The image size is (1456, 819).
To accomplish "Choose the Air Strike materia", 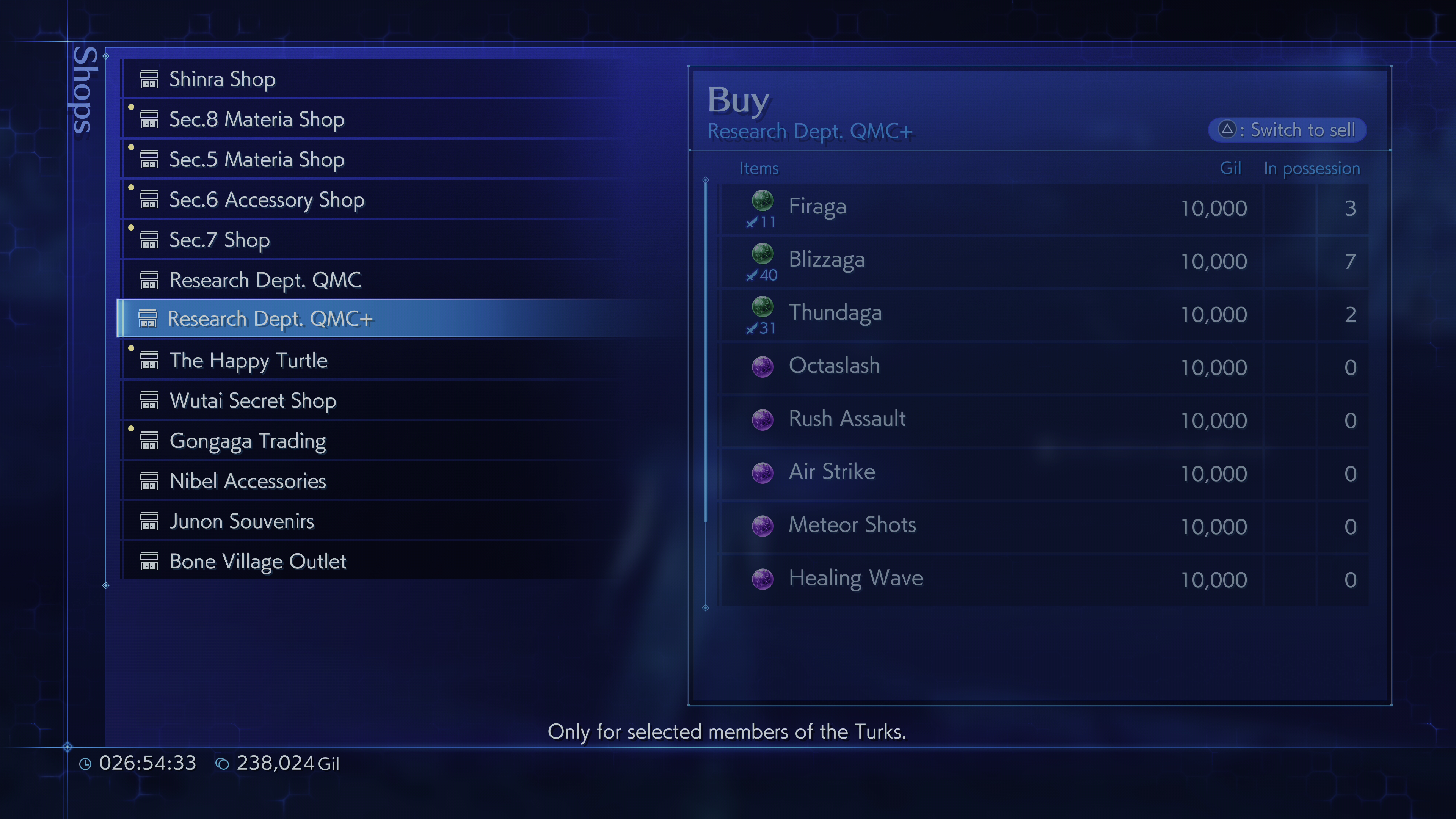I will (x=832, y=472).
